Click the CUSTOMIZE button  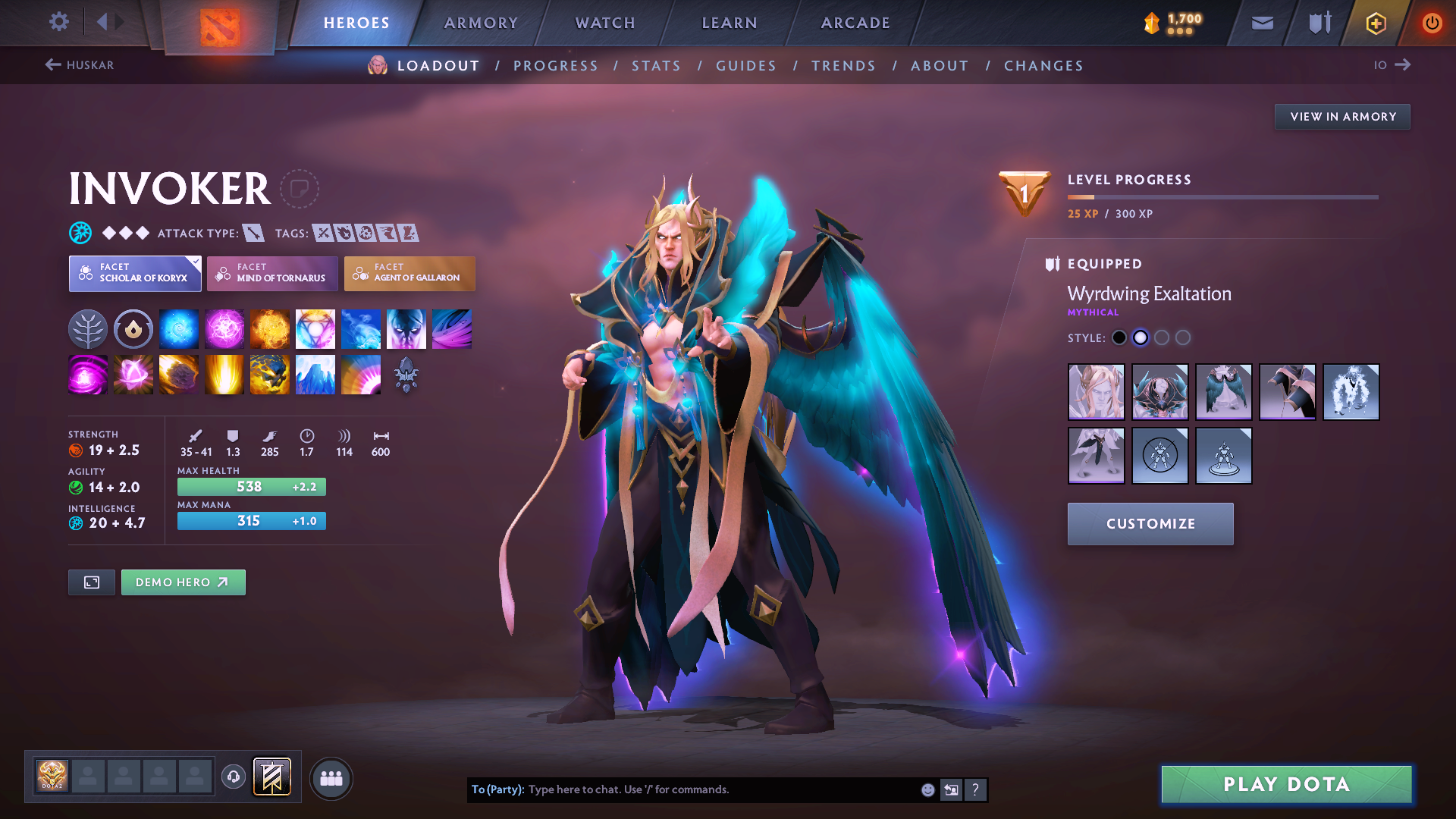1150,523
